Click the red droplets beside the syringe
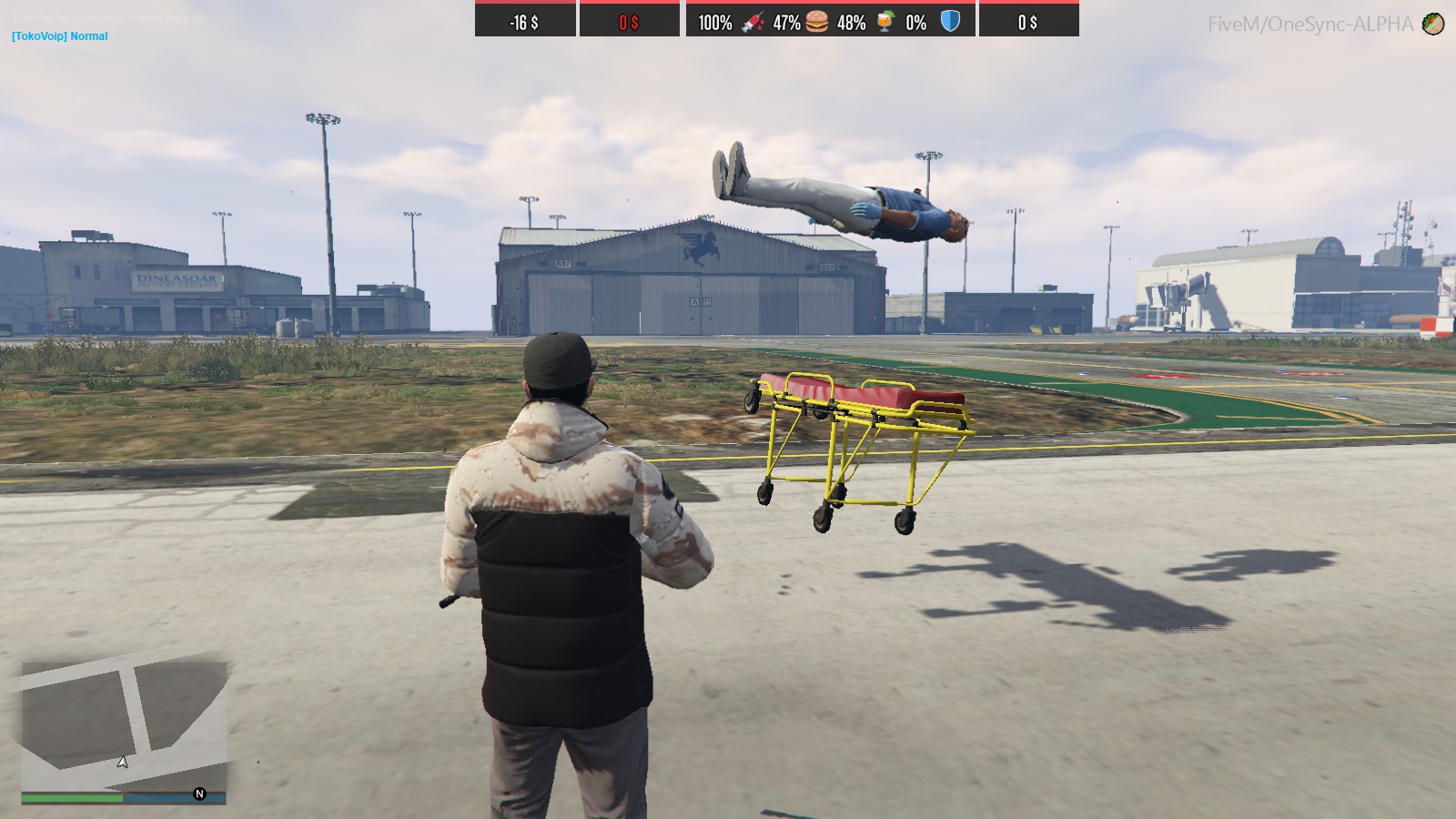The height and width of the screenshot is (819, 1456). pos(763,23)
